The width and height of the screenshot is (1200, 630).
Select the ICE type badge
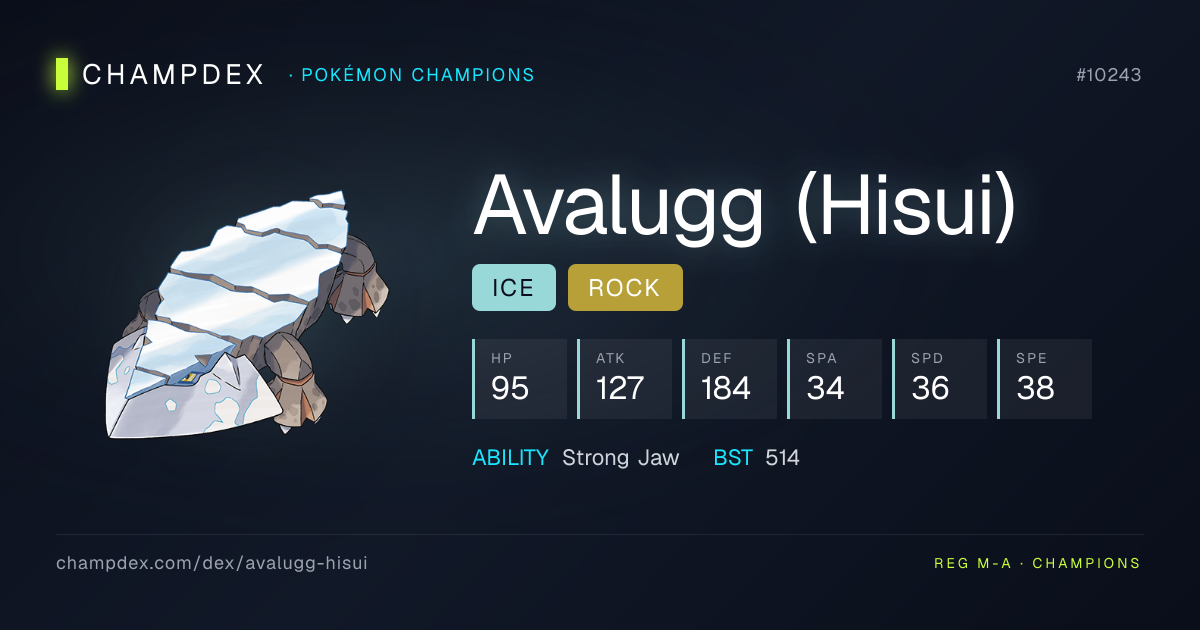pos(513,288)
